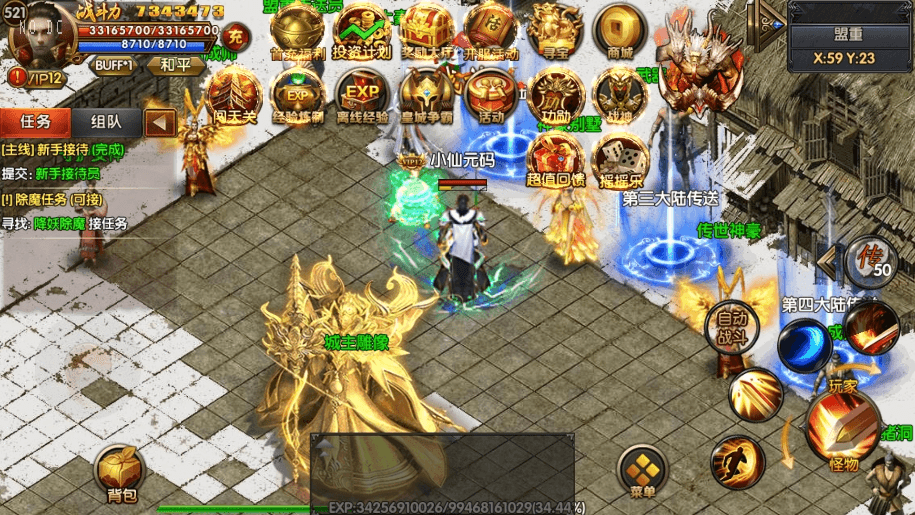Viewport: 915px width, 515px height.
Task: Open the 寻宝 treasure hunt icon
Action: coord(555,30)
